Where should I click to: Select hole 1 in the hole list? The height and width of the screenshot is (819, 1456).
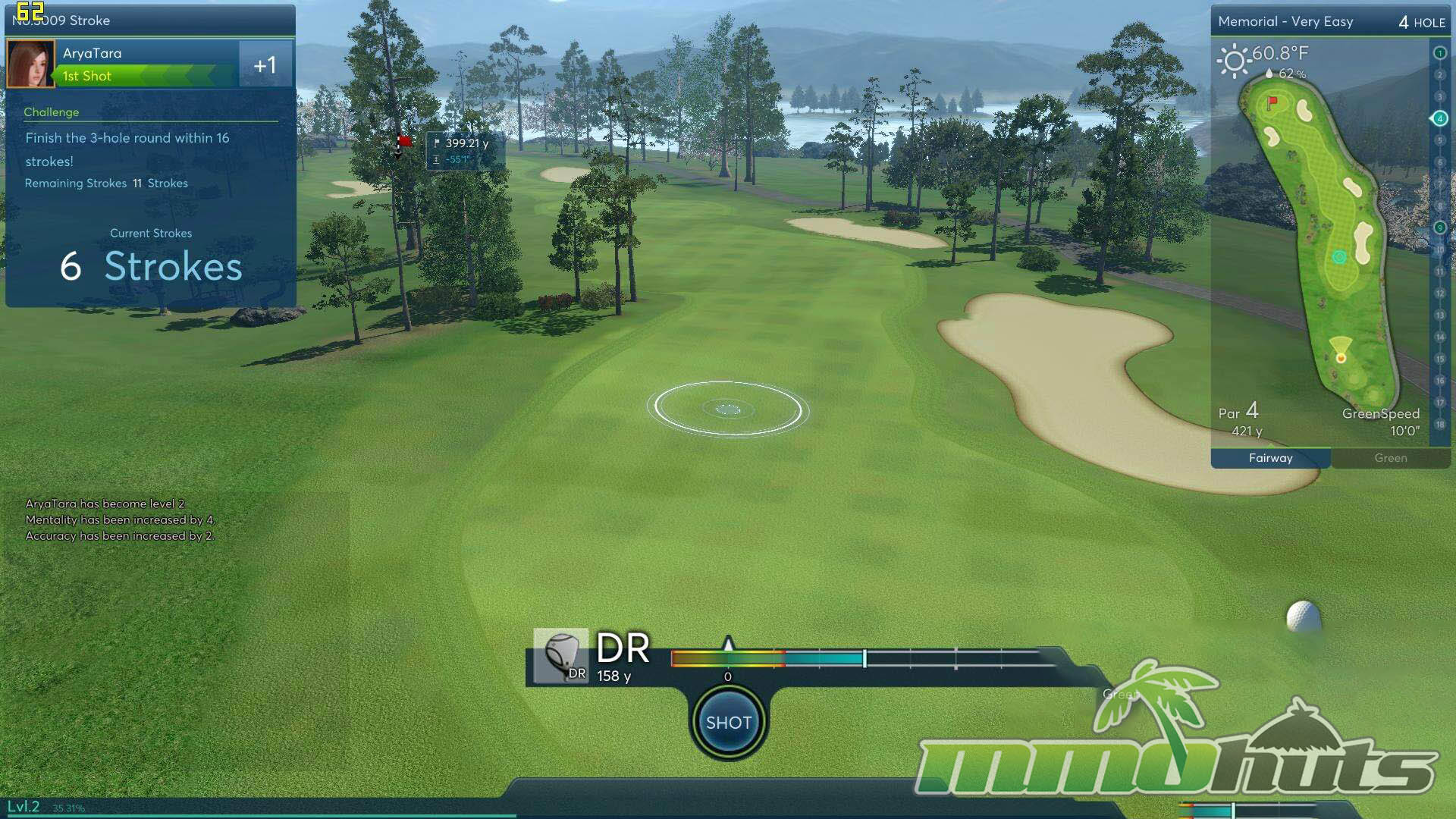[1439, 53]
